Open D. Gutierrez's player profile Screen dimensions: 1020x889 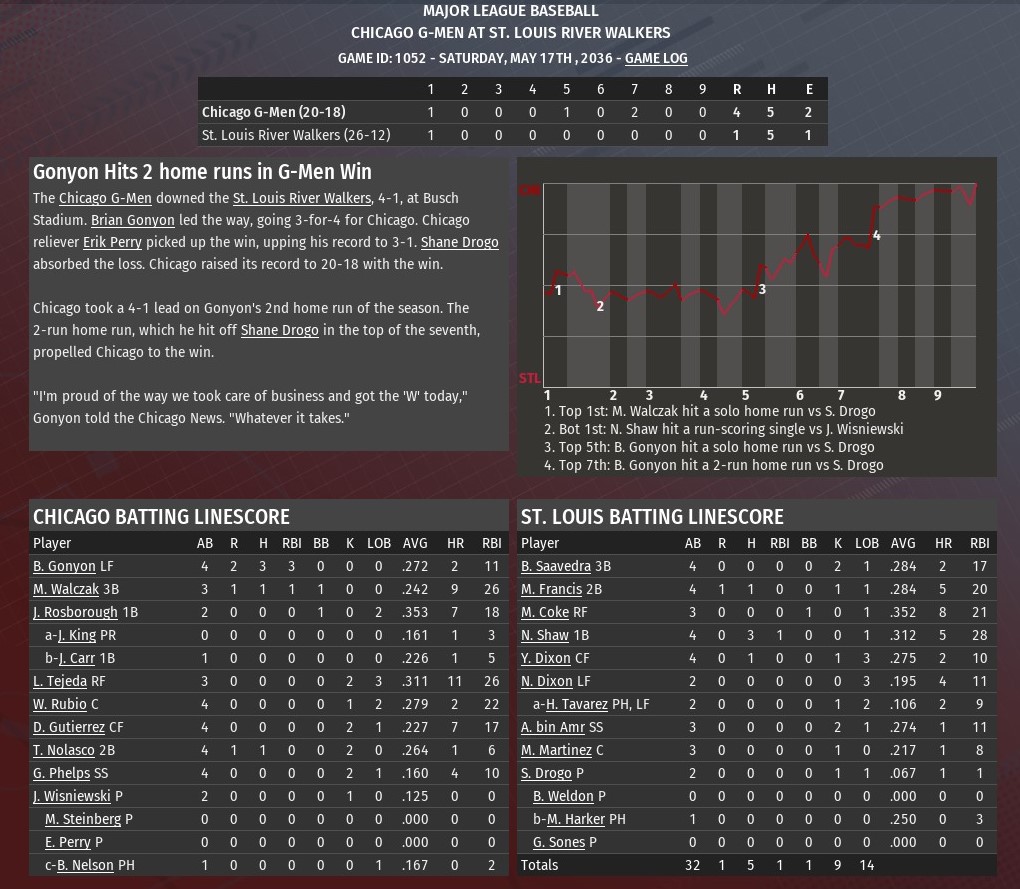click(69, 727)
